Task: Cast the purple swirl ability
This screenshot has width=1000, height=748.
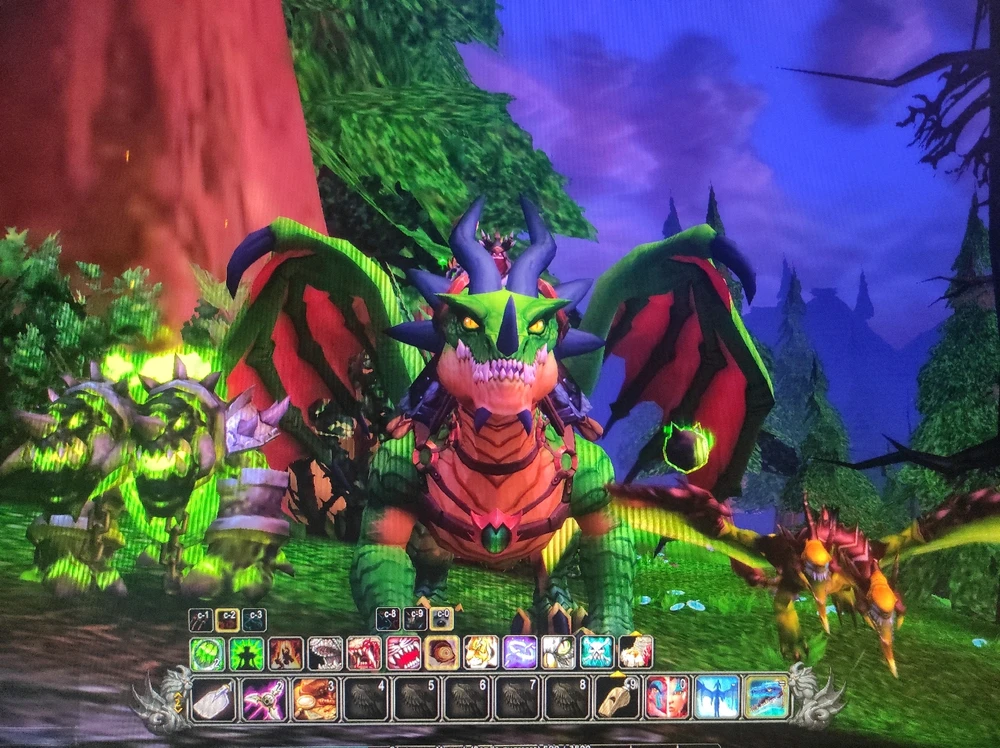Action: click(519, 653)
